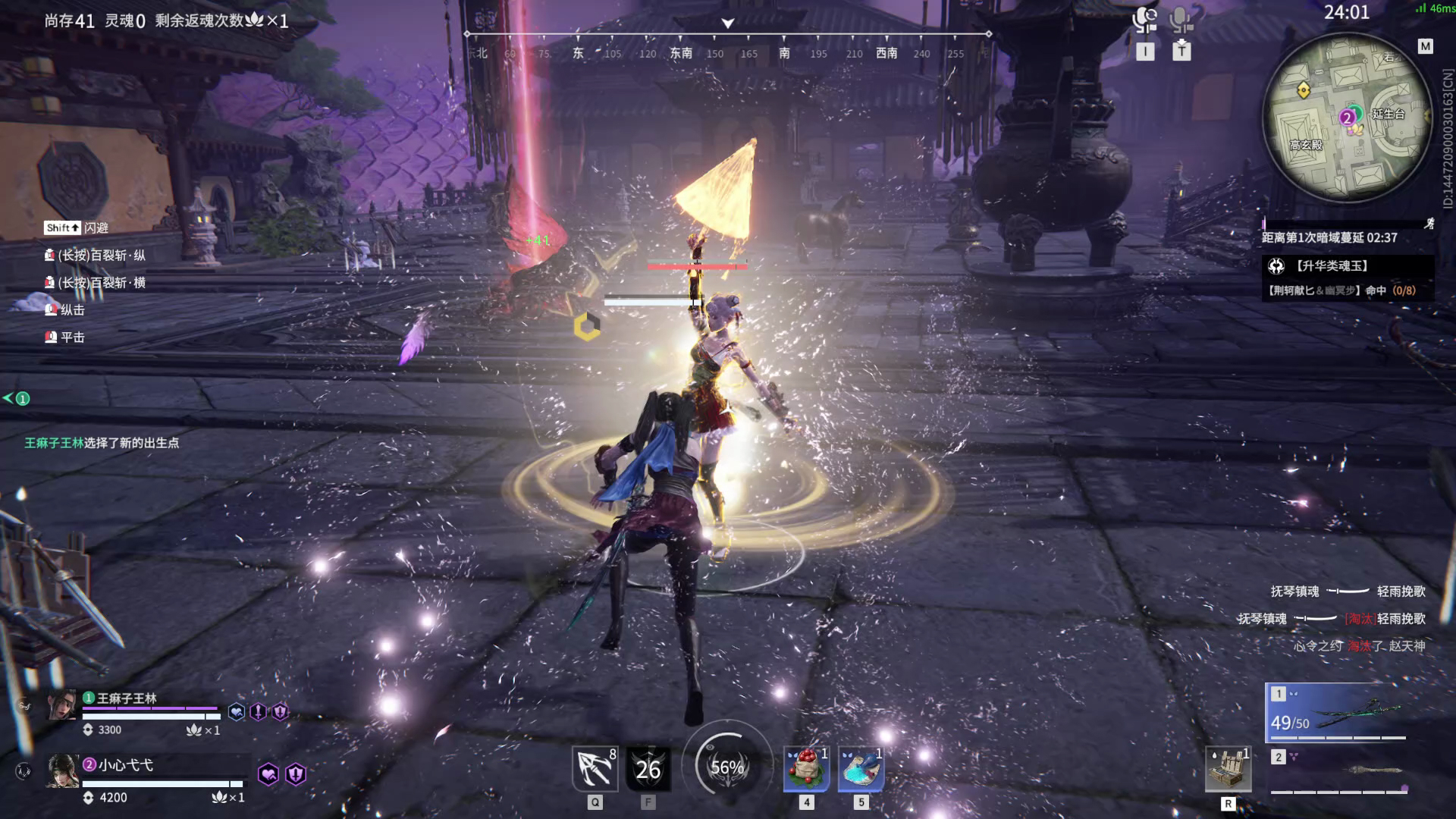Select the grappling hook slot
Image resolution: width=1456 pixels, height=819 pixels.
(595, 769)
